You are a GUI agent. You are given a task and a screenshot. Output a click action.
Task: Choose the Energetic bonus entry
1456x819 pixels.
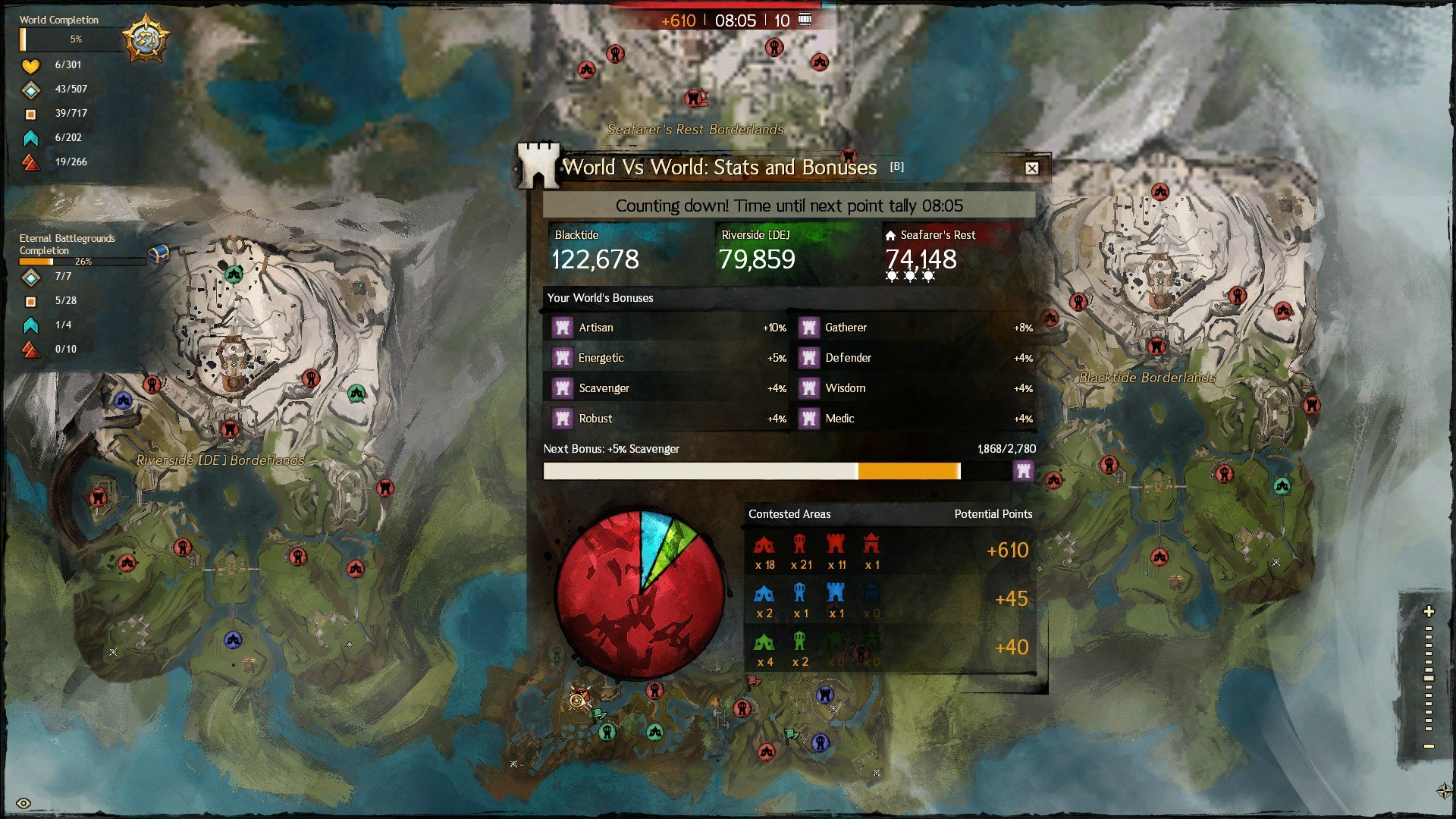667,358
